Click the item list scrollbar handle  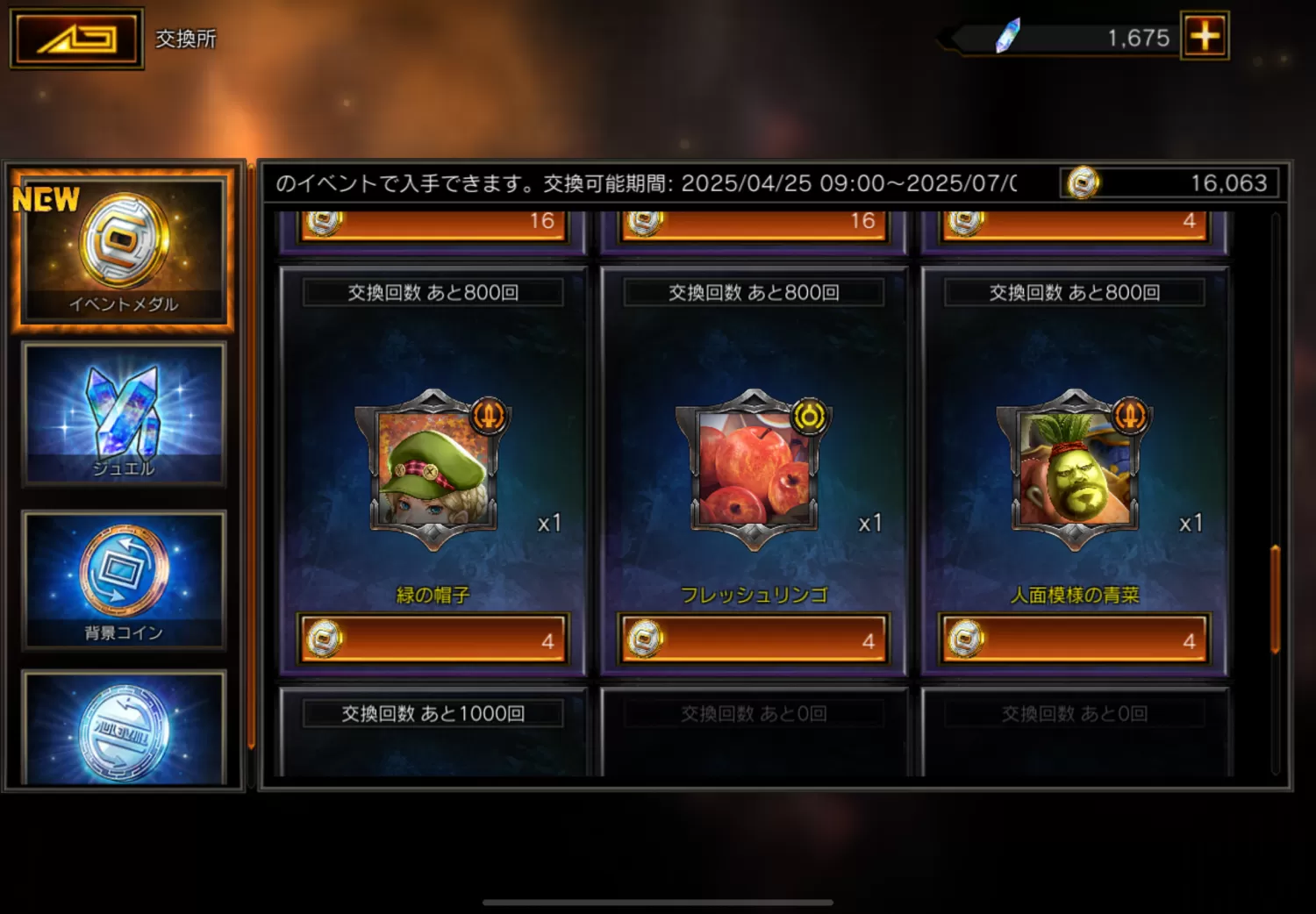tap(1275, 599)
